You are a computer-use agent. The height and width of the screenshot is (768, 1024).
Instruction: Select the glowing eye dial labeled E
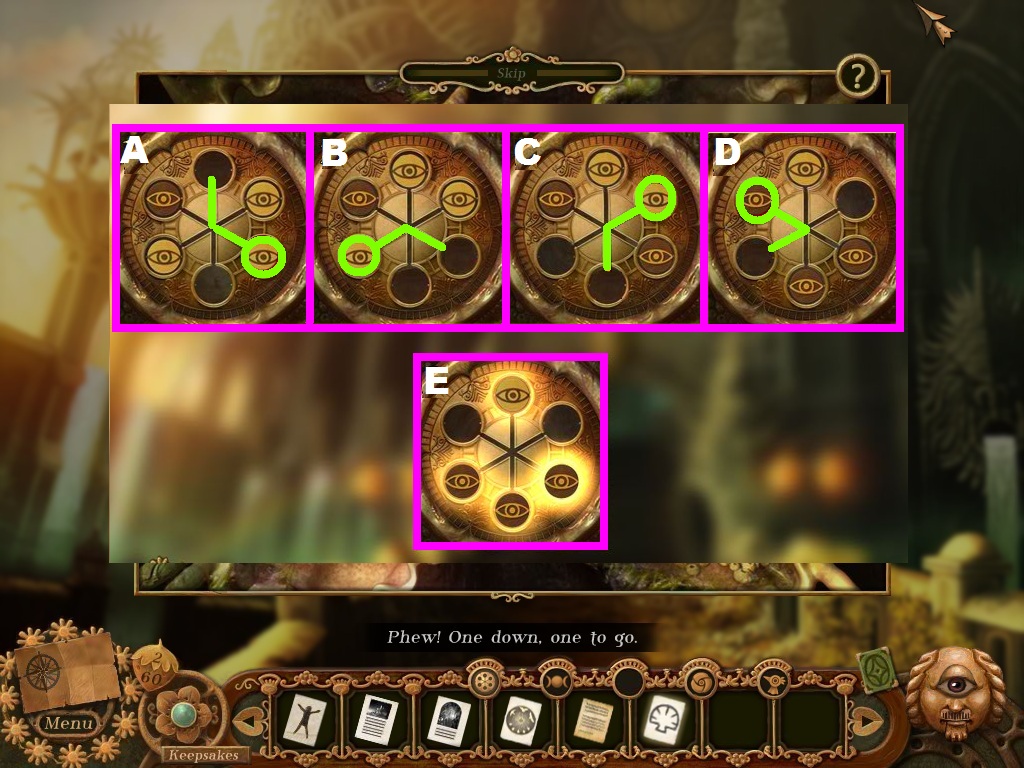coord(511,452)
